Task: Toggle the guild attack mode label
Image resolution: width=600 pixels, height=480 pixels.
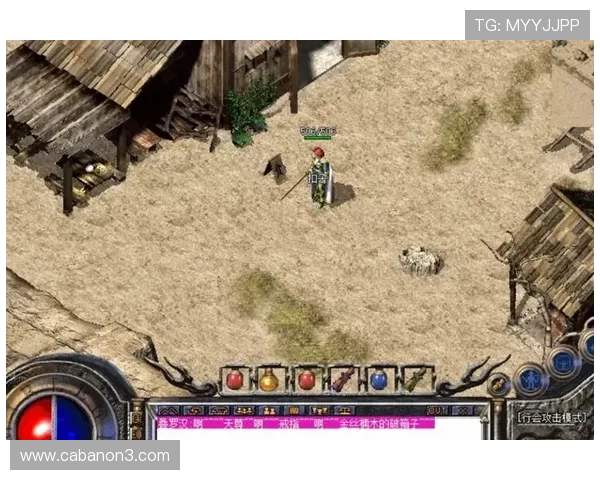Action: [555, 415]
